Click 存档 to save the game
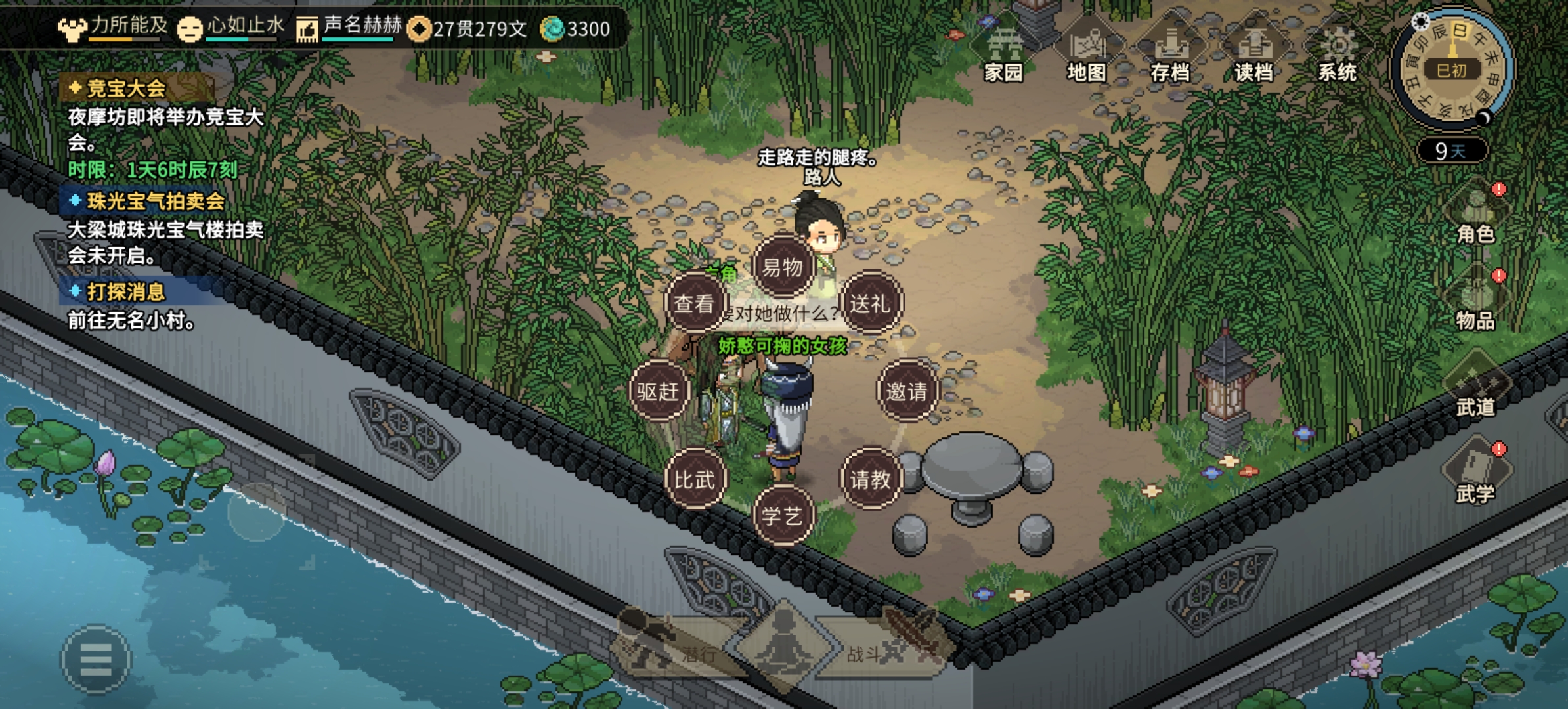The width and height of the screenshot is (1568, 709). pos(1170,55)
